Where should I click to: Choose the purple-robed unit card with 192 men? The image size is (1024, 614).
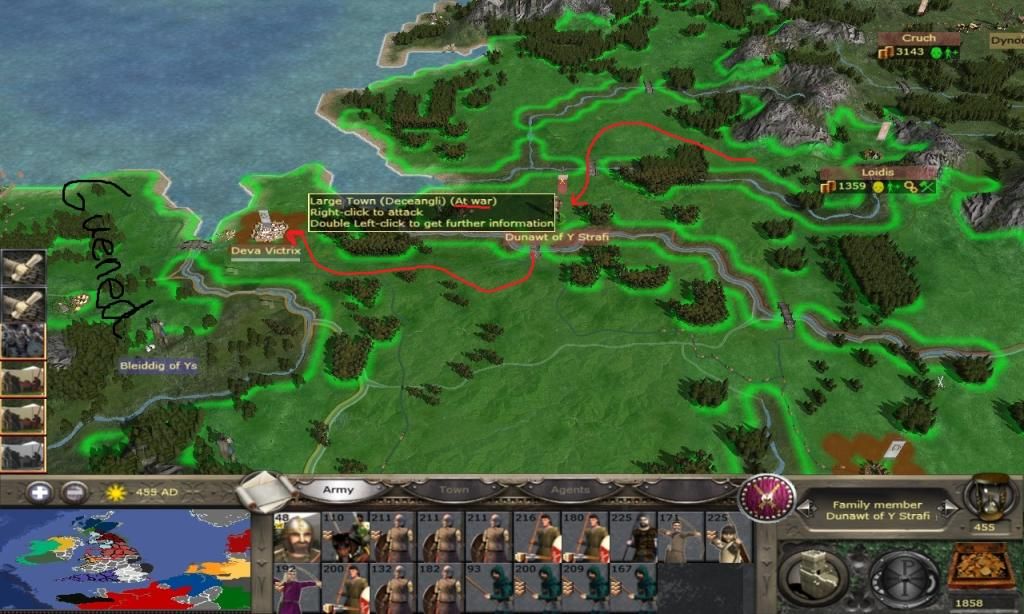(x=296, y=588)
